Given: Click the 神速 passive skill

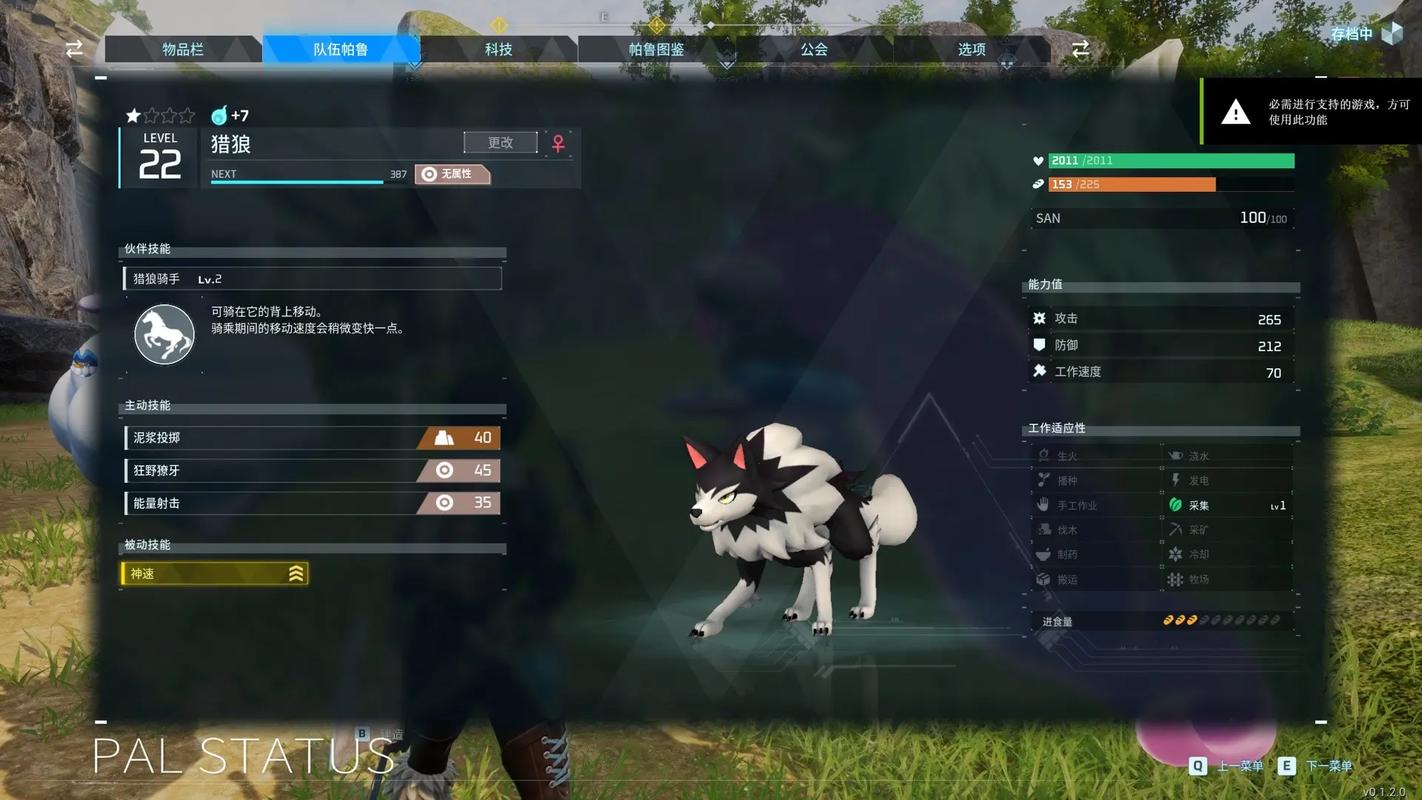Looking at the screenshot, I should pos(214,574).
